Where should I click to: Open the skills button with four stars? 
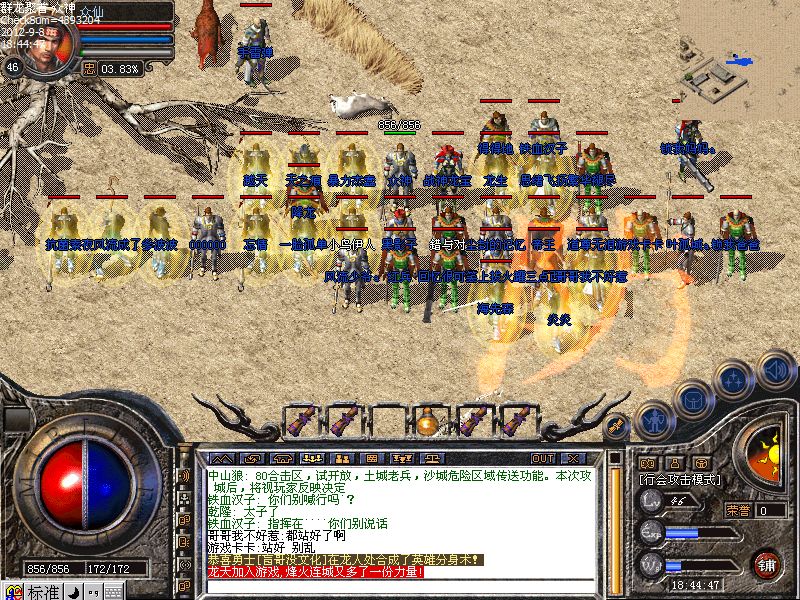(735, 380)
